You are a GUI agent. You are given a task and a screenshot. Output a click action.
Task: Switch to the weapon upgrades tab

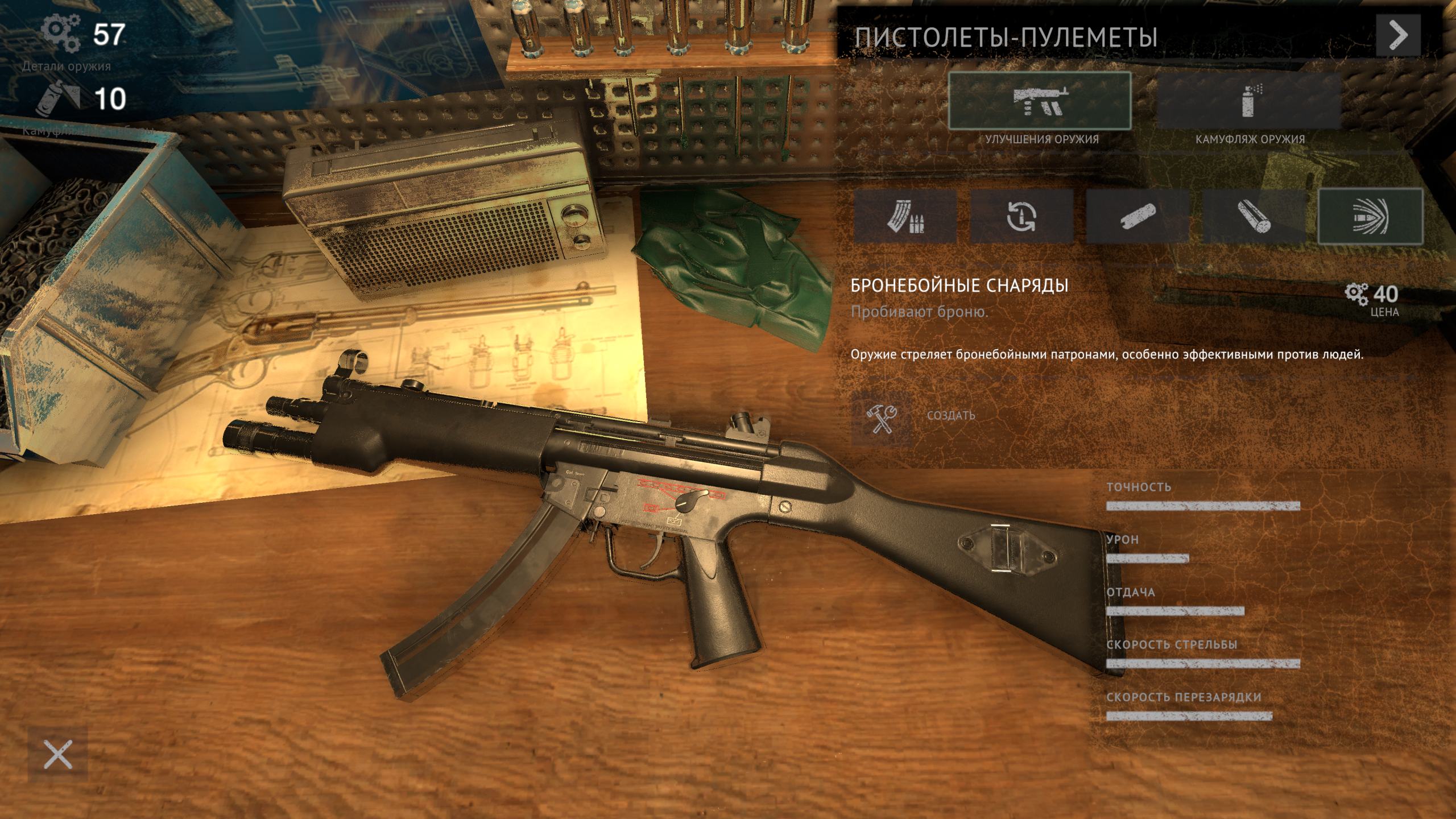(1040, 102)
